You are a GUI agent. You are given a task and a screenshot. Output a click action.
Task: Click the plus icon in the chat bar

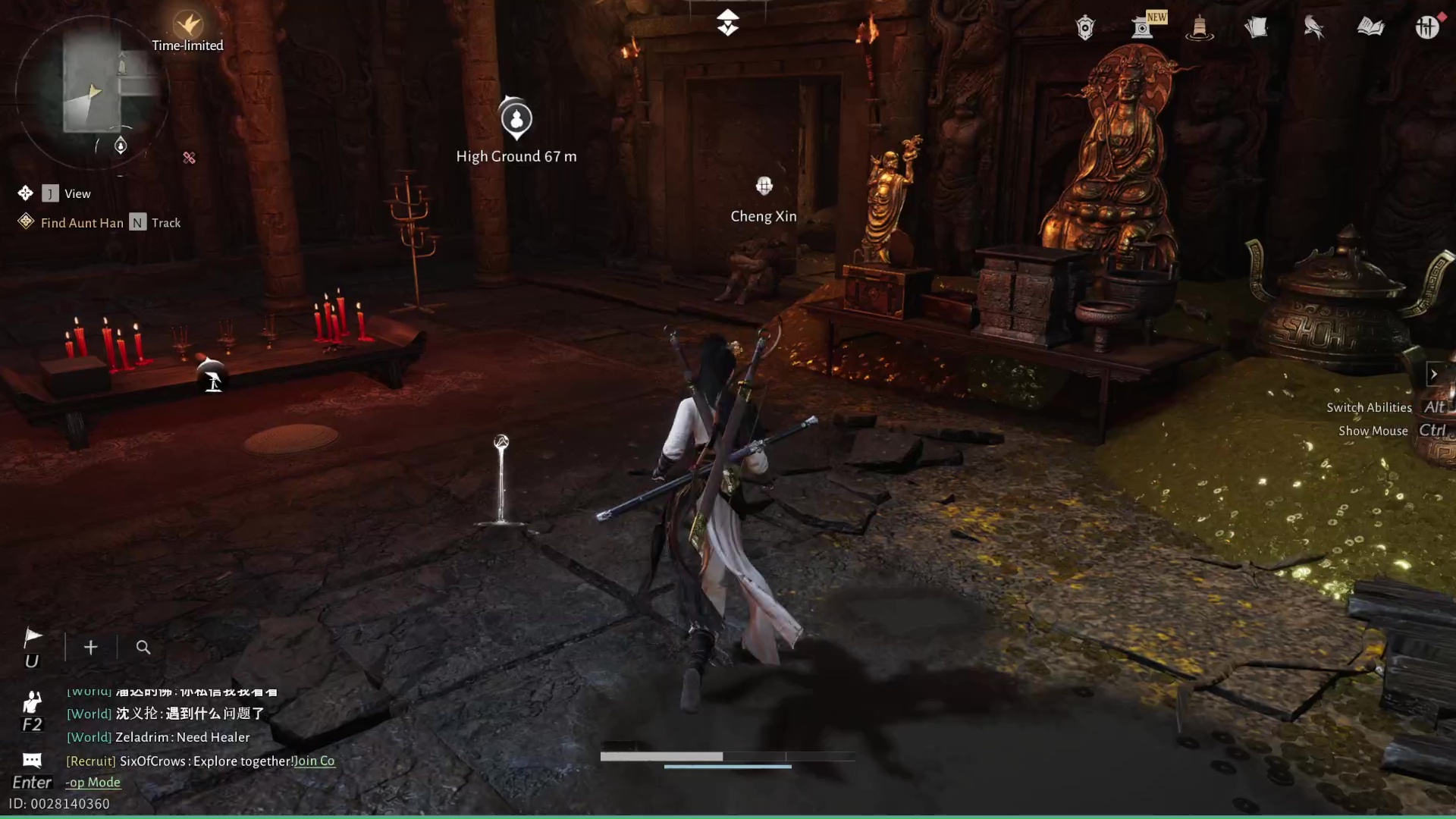[90, 647]
